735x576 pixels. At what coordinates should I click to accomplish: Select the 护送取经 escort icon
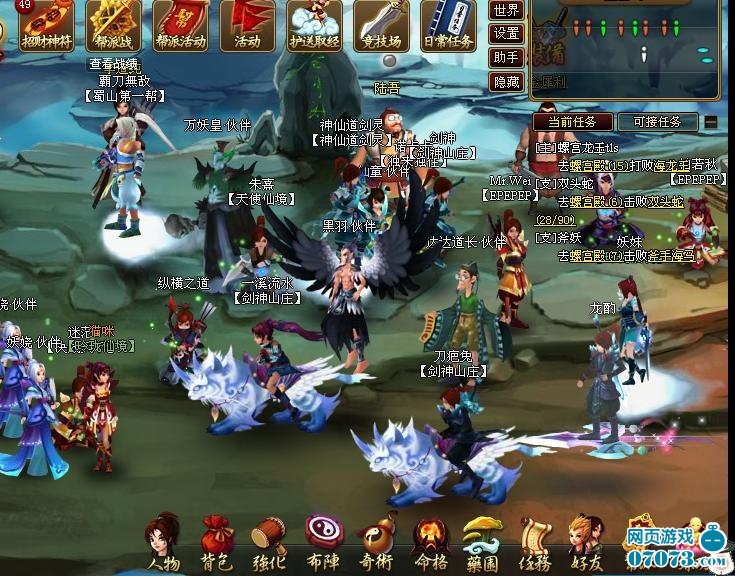[314, 24]
